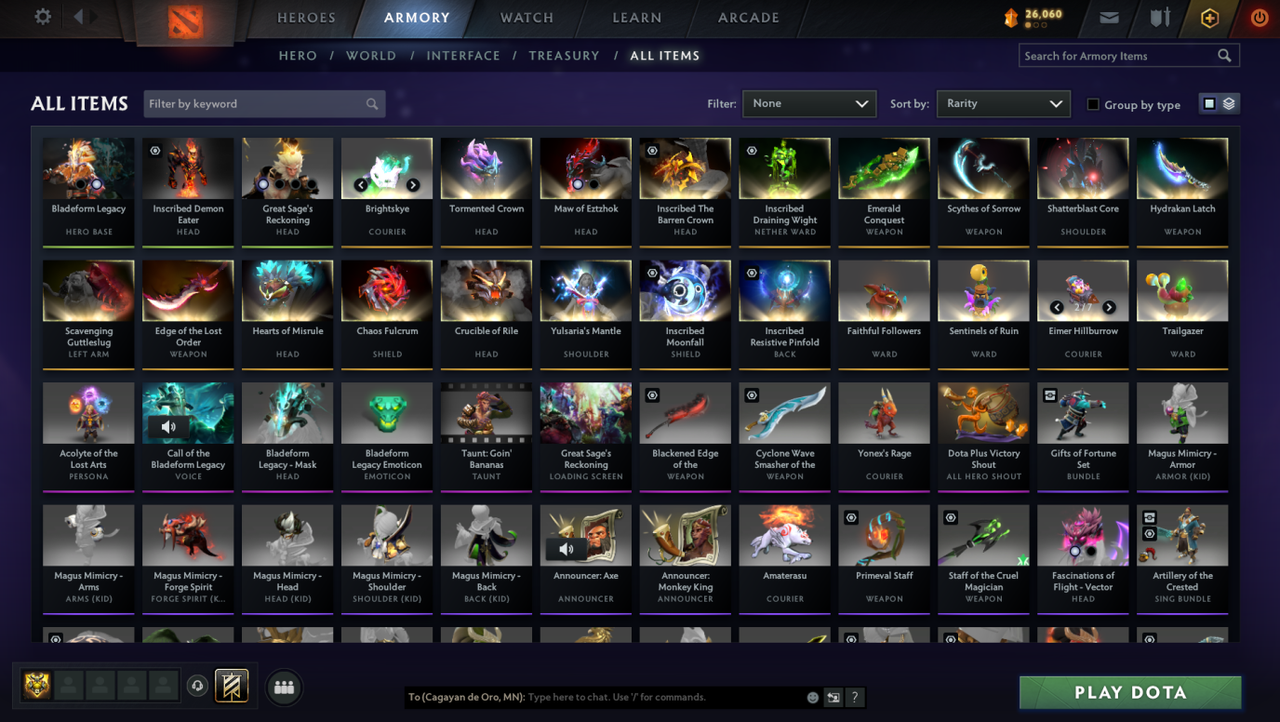Enable the Group by type checkbox

[x=1093, y=104]
